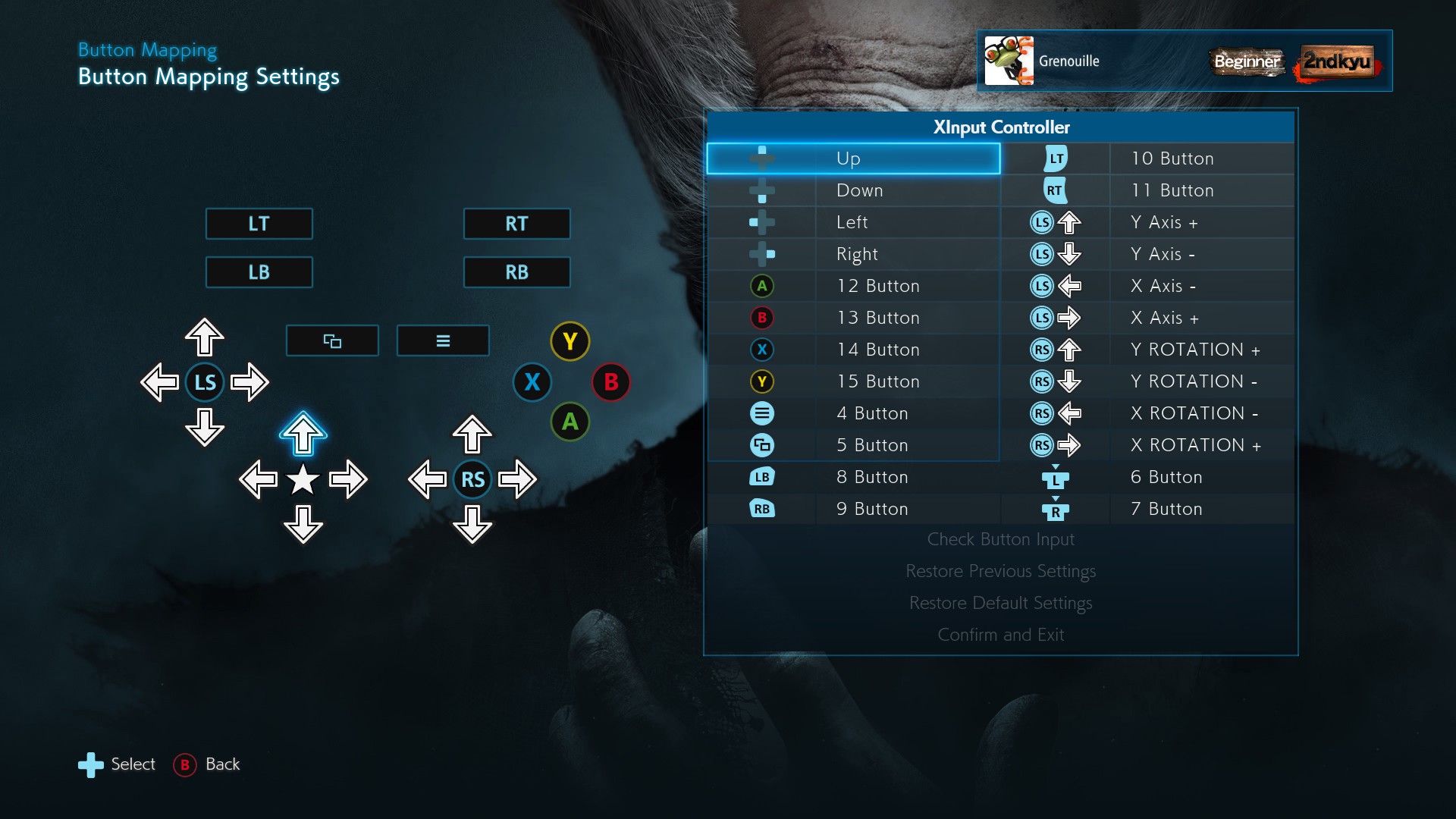Click the share/view button icon
The image size is (1456, 819).
(332, 340)
